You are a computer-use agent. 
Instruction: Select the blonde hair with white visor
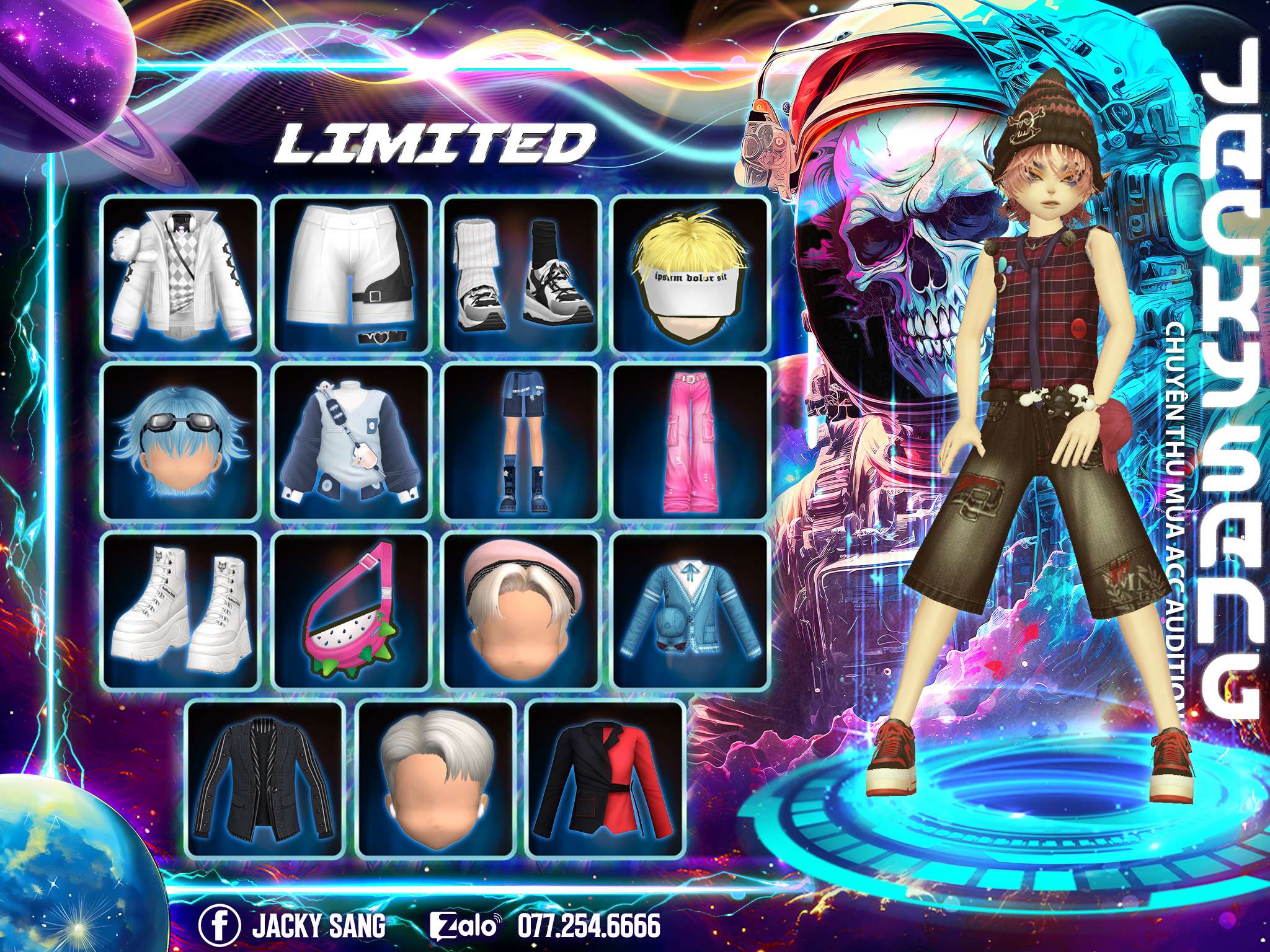click(691, 274)
